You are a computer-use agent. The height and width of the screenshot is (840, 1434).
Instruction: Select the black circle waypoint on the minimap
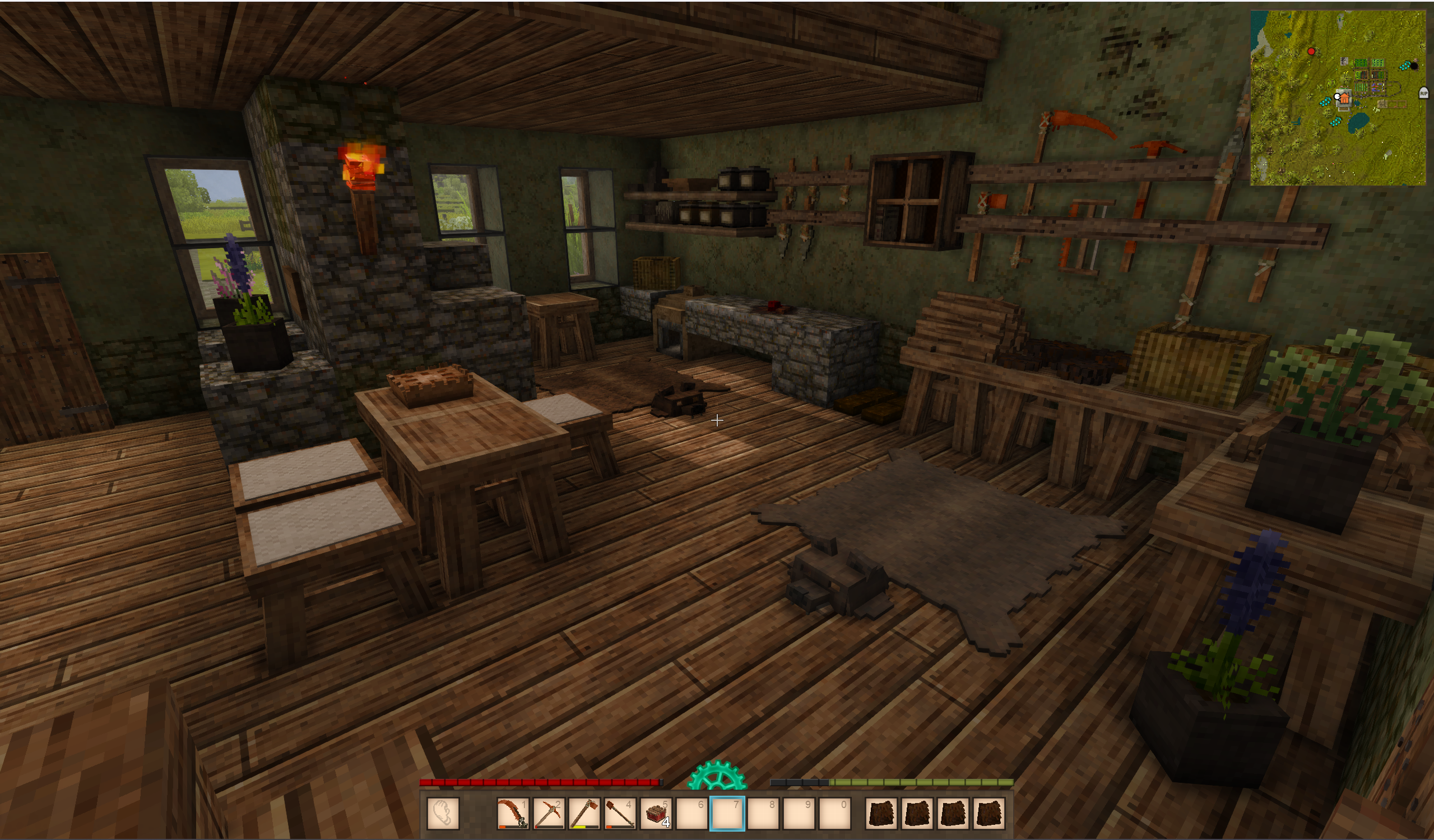pyautogui.click(x=1414, y=66)
